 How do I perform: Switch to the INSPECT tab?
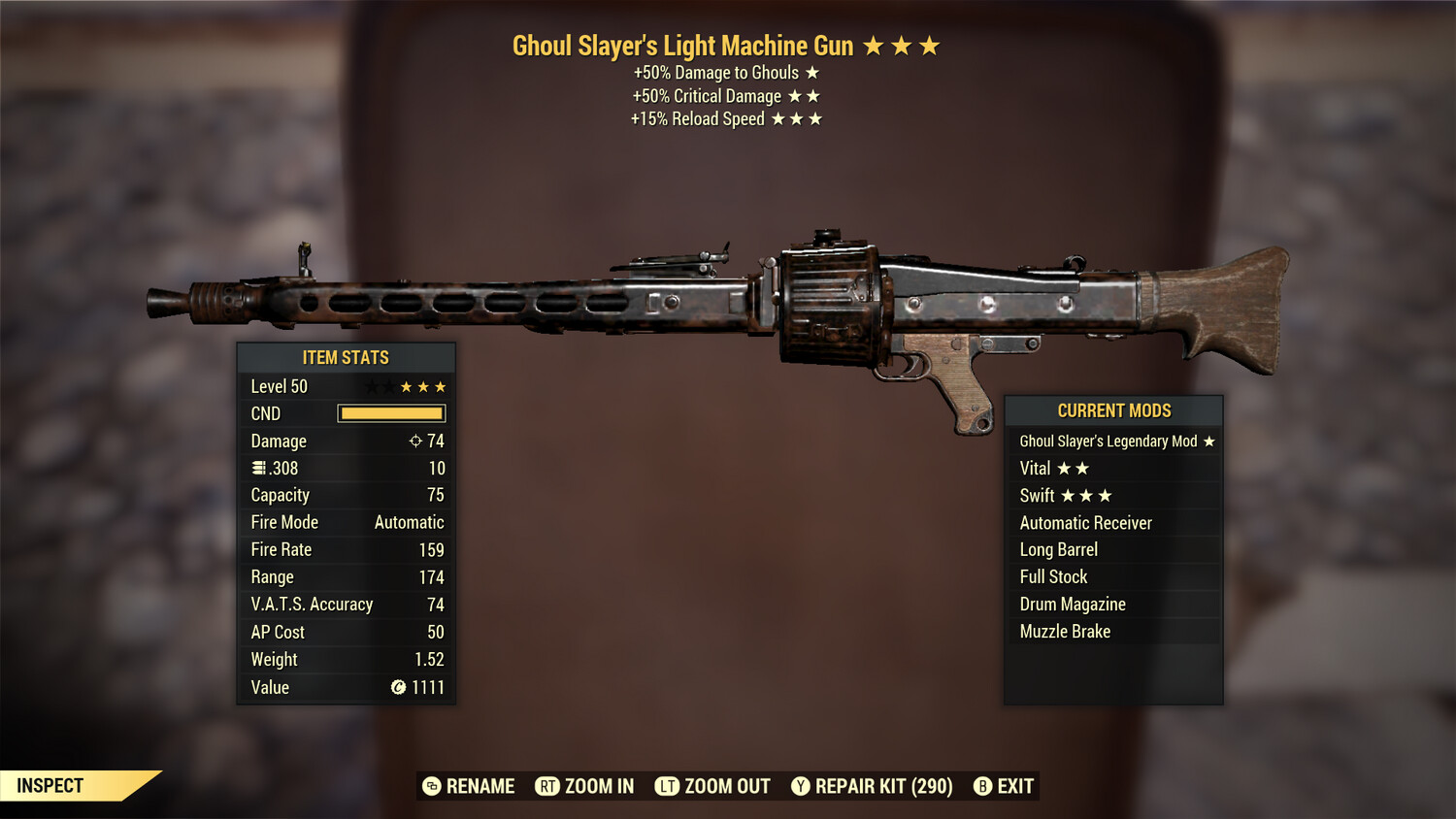coord(49,786)
